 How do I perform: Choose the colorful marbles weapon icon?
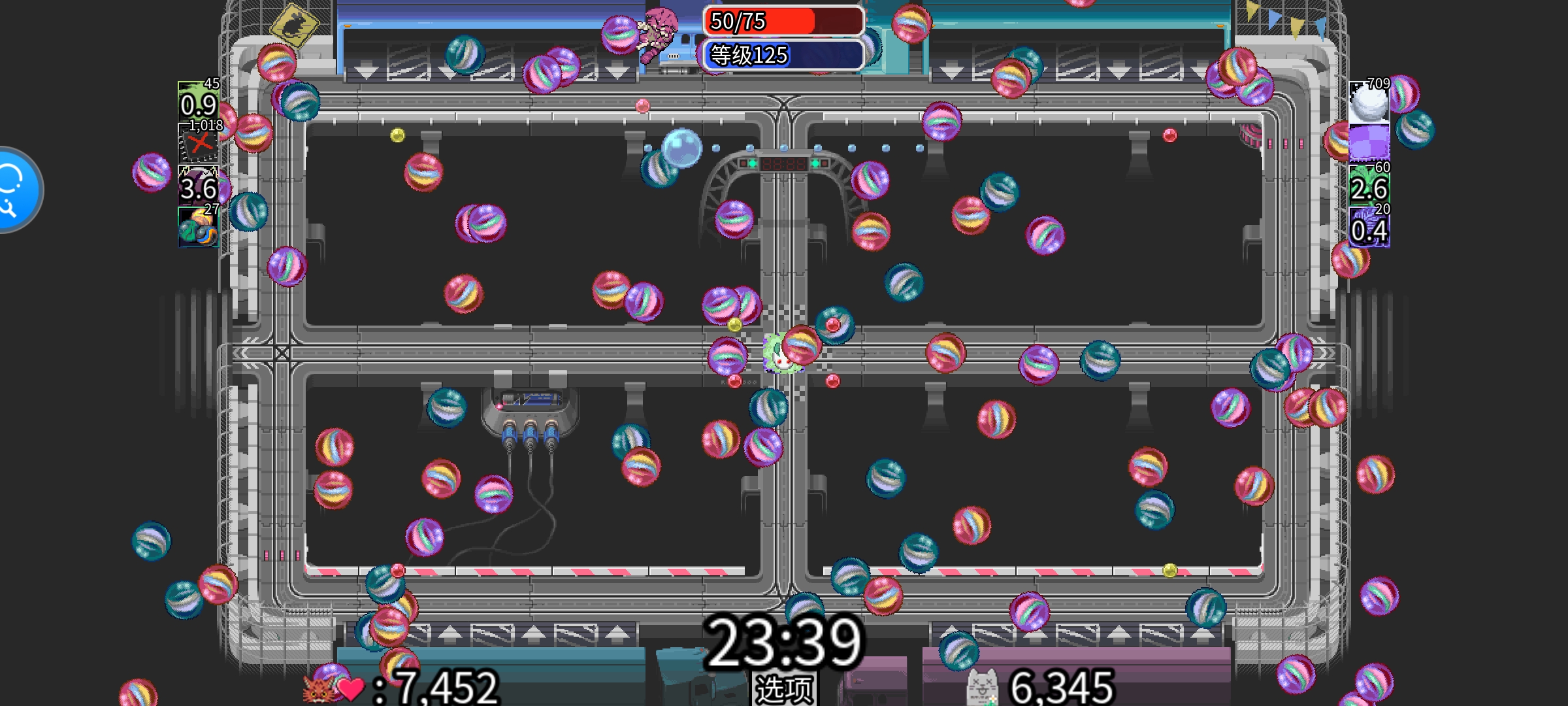(x=199, y=227)
